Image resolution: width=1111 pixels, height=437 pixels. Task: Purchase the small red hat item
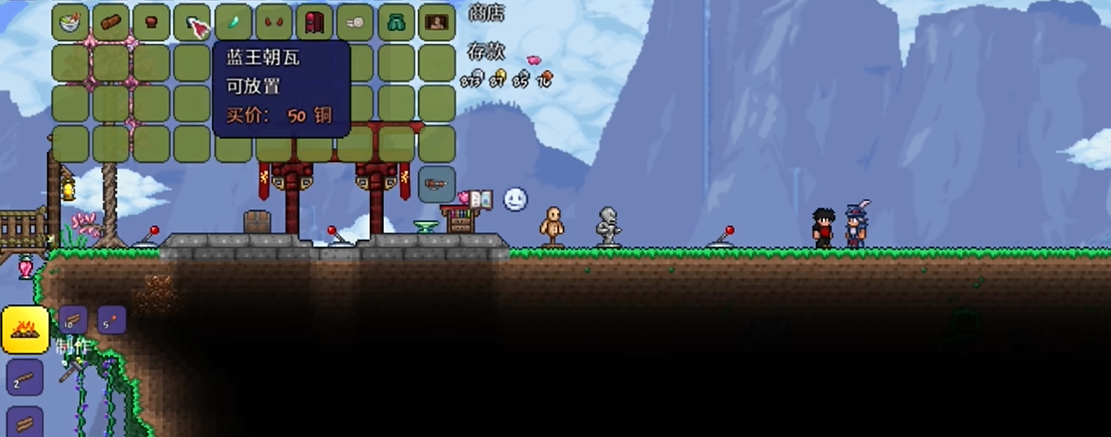(152, 22)
